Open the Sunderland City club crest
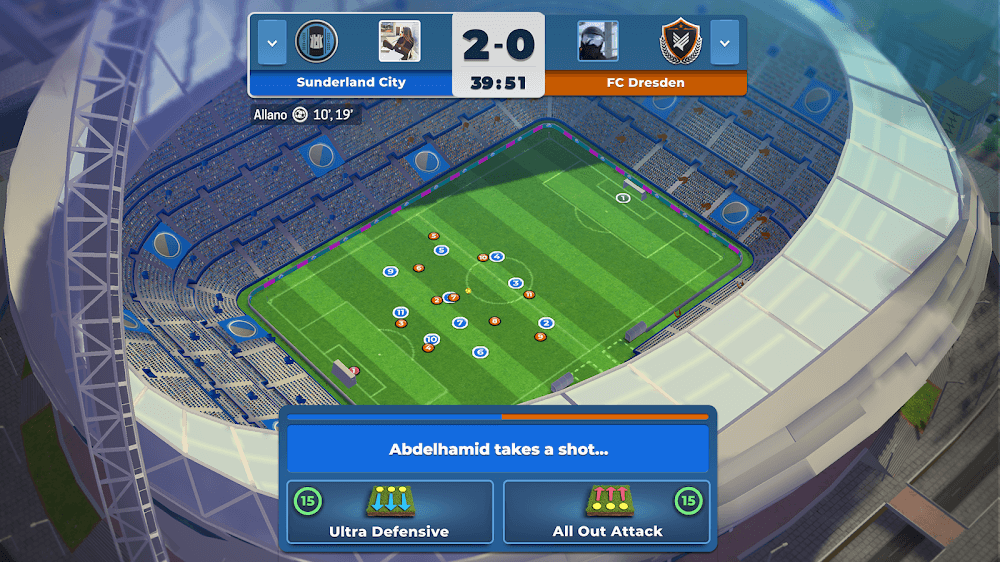This screenshot has width=1000, height=562. [x=317, y=42]
